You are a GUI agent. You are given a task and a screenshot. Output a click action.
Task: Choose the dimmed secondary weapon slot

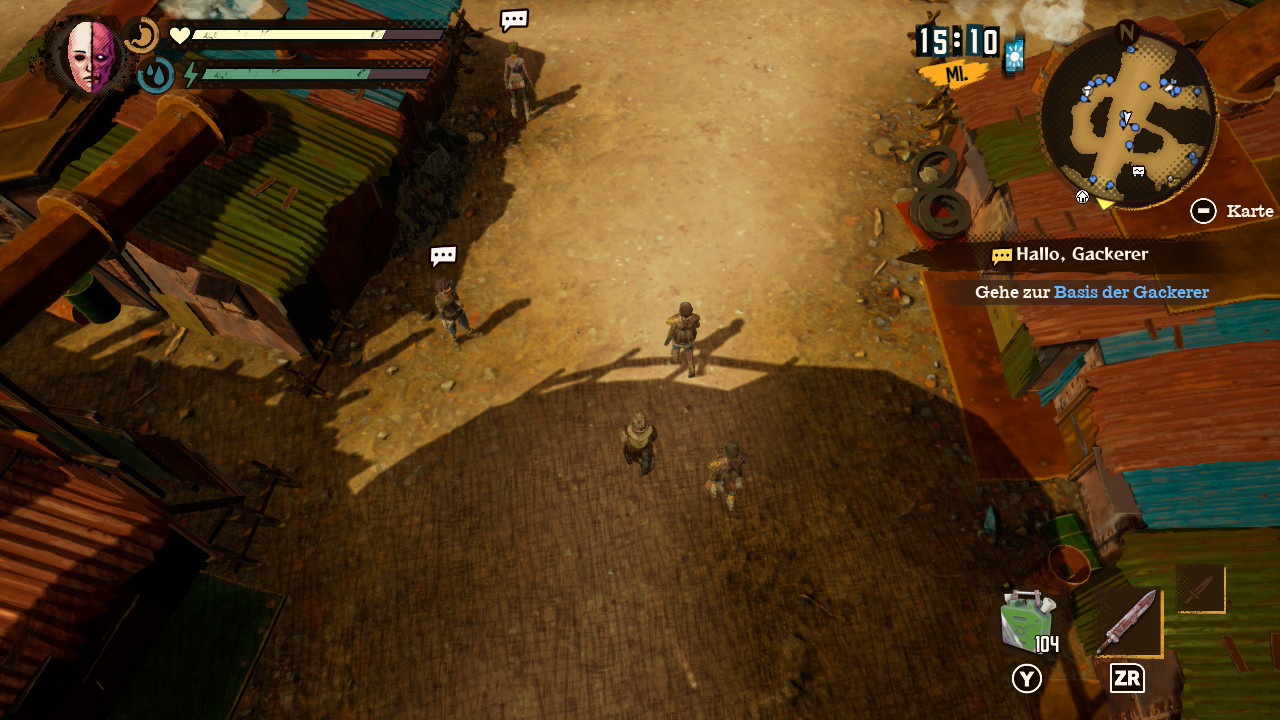[x=1200, y=589]
